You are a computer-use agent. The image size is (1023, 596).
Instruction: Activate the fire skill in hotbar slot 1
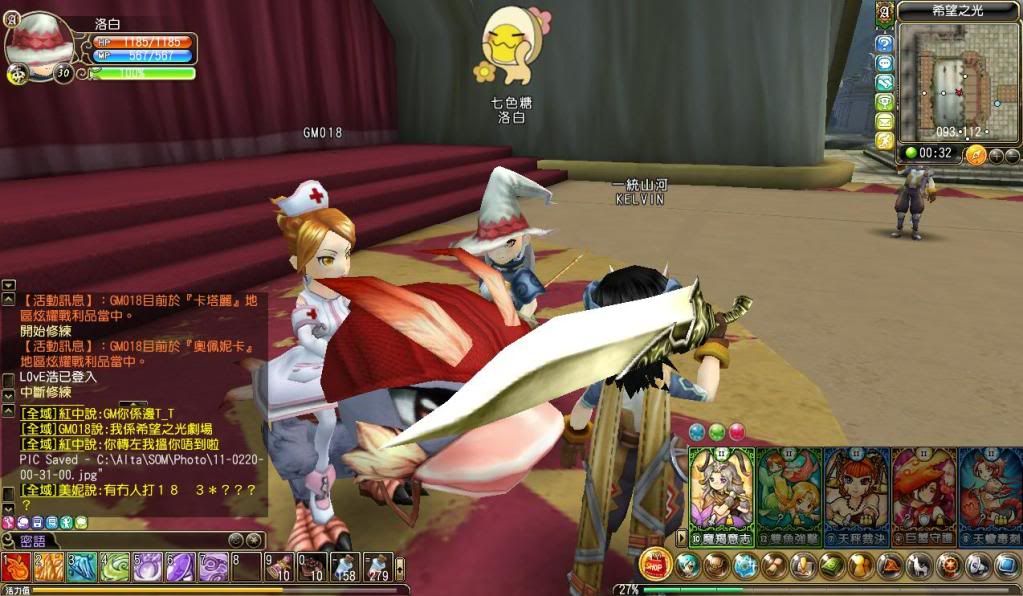click(16, 567)
